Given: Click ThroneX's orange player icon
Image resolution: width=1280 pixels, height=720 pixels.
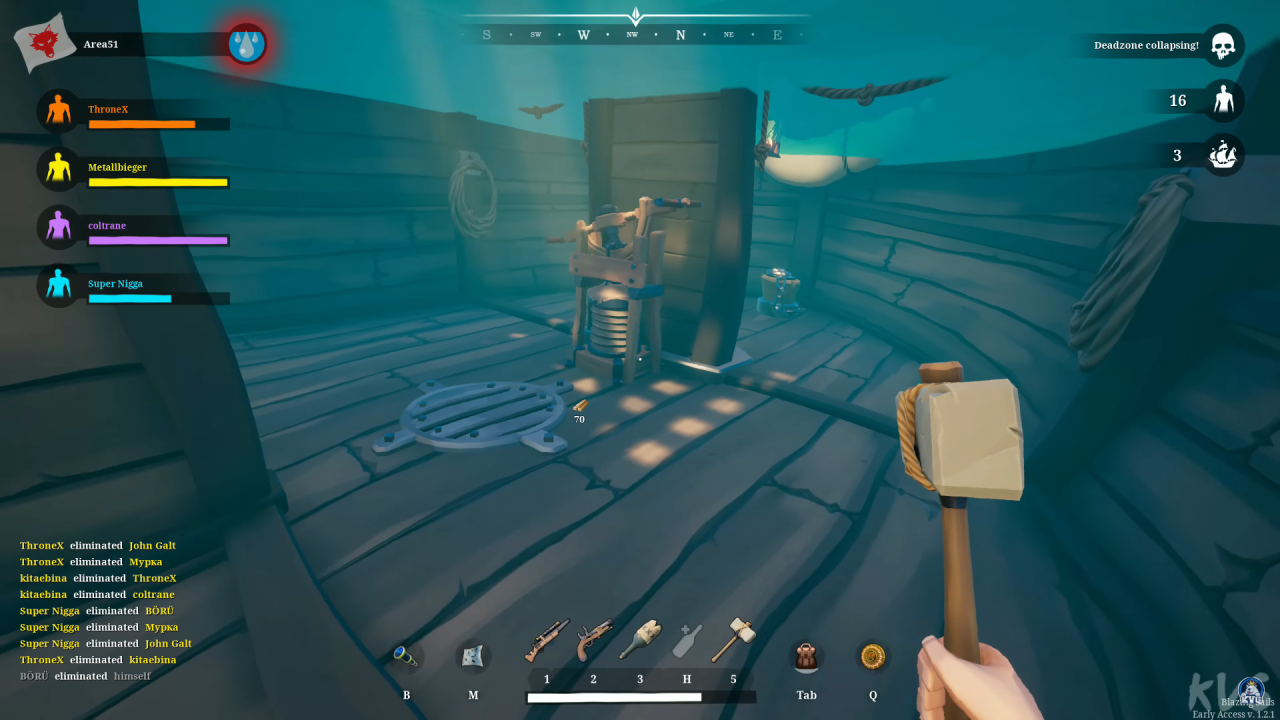Looking at the screenshot, I should click(x=57, y=110).
